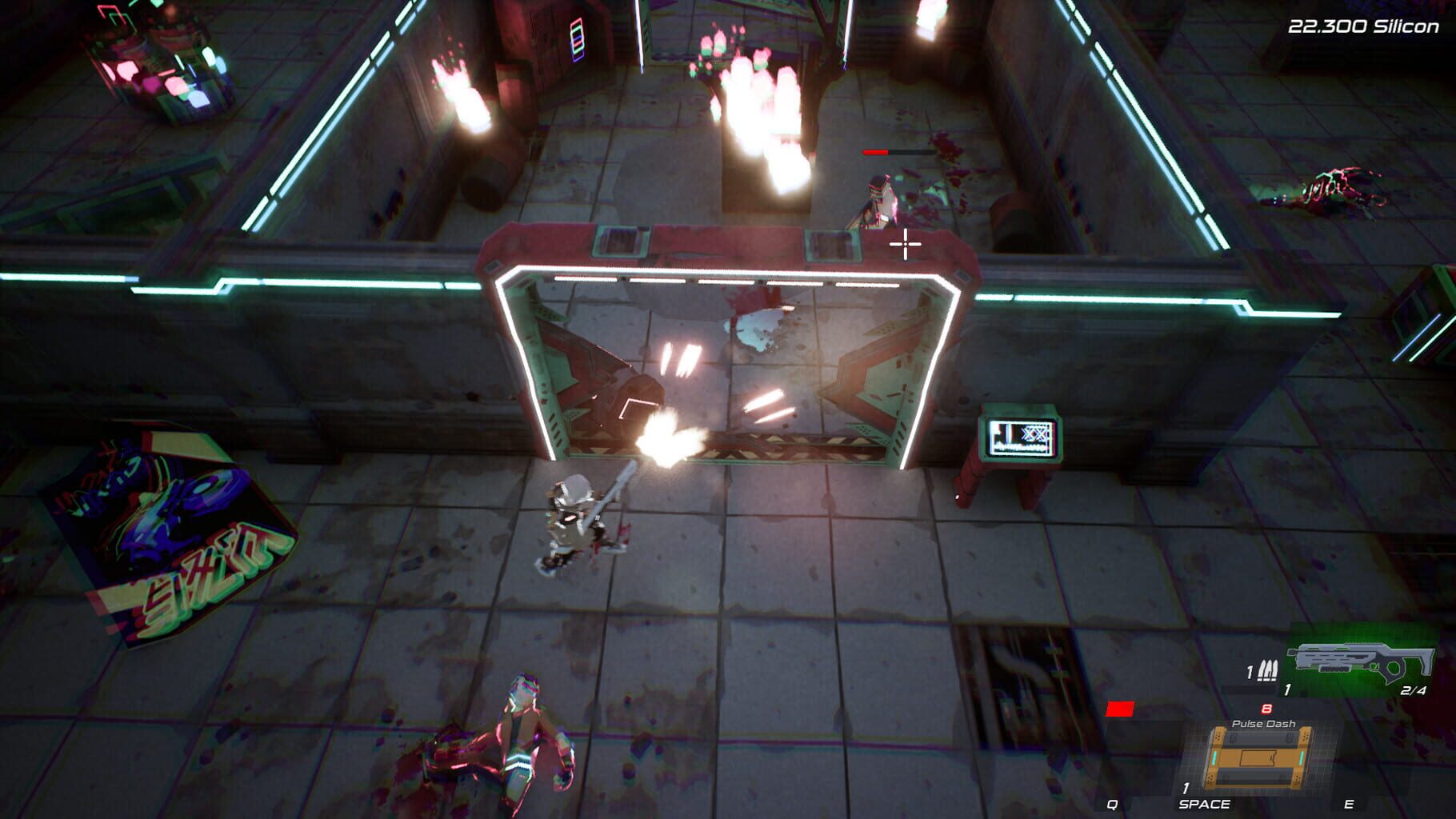Click the shell ammo icon near the weapon
This screenshot has height=819, width=1456.
click(x=1268, y=670)
